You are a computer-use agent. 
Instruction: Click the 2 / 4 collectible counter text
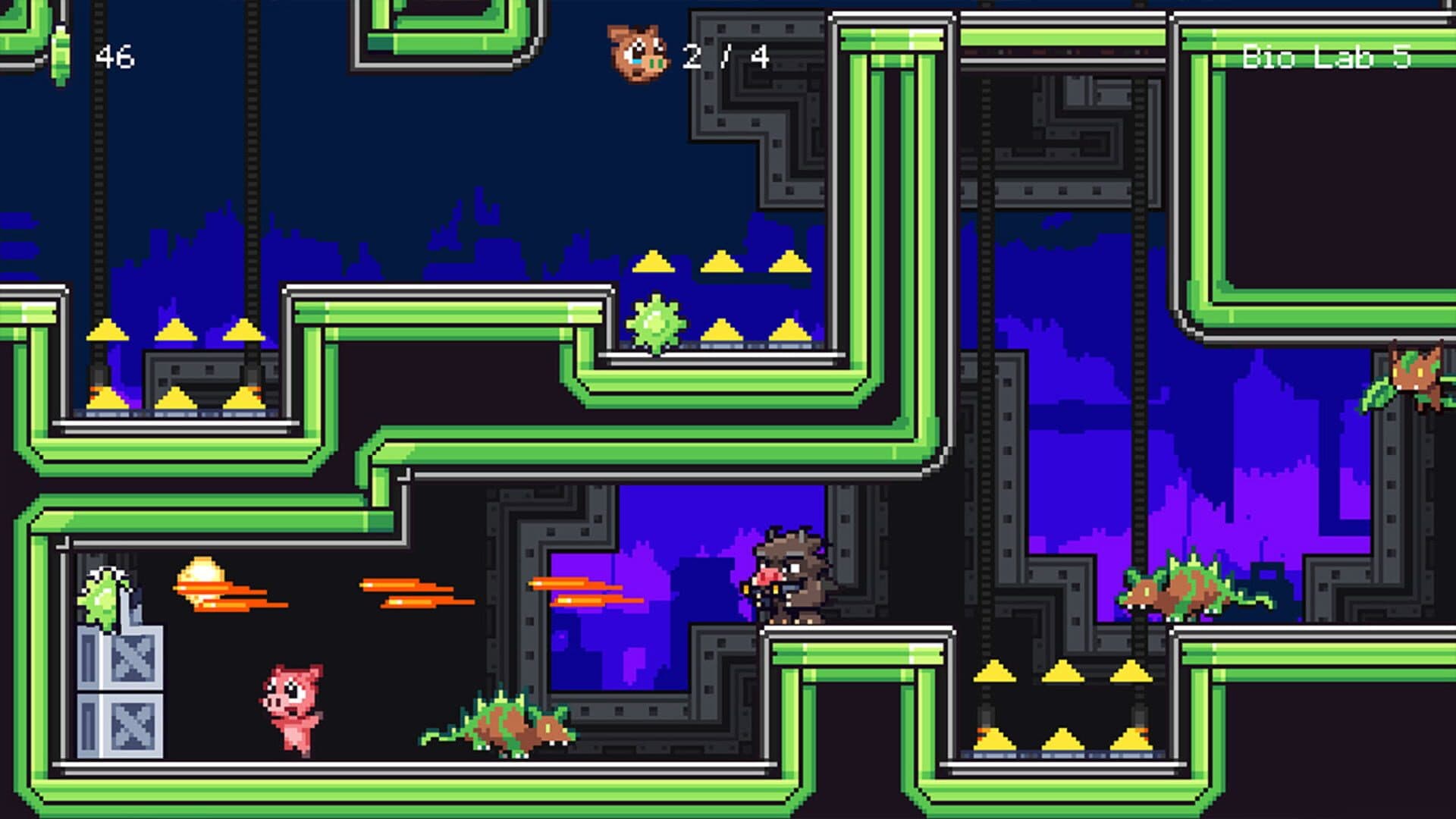(x=724, y=55)
